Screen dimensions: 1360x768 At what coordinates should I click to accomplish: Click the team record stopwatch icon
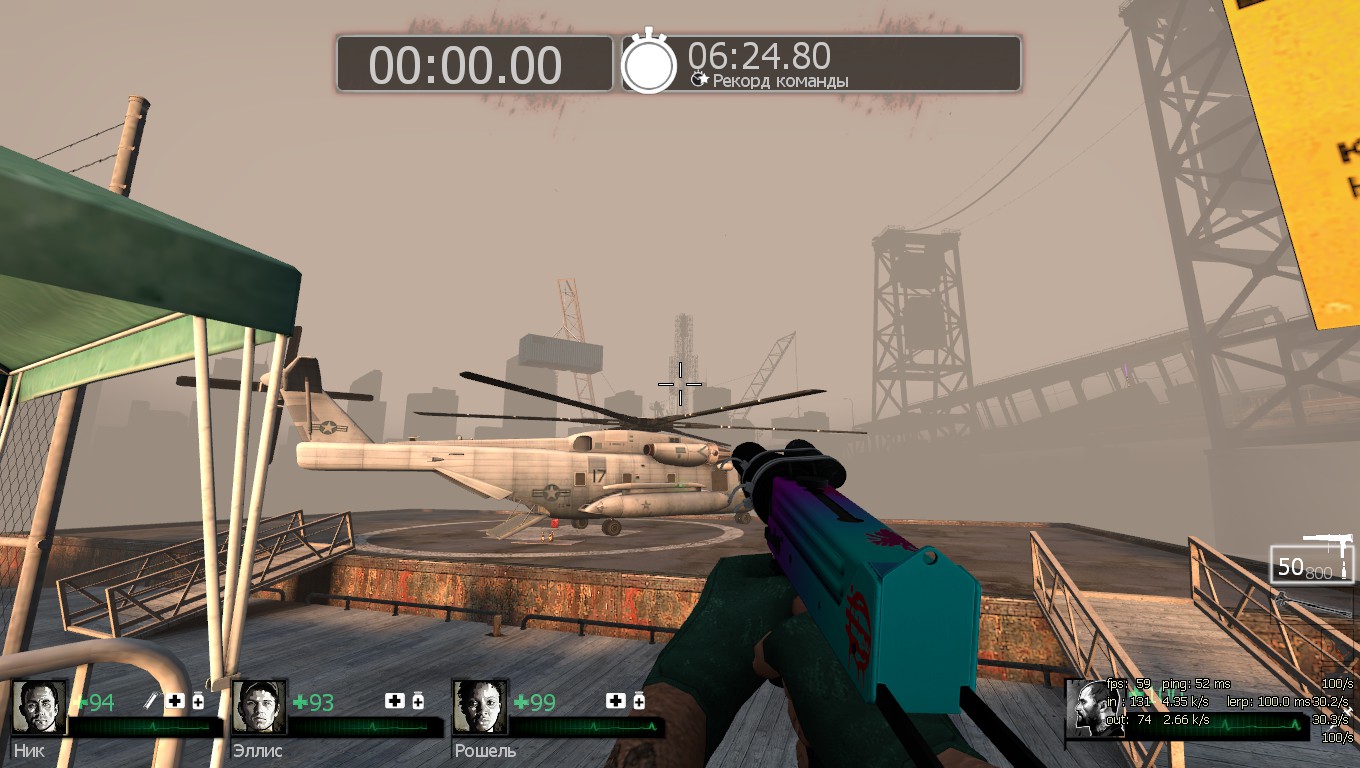(x=649, y=63)
